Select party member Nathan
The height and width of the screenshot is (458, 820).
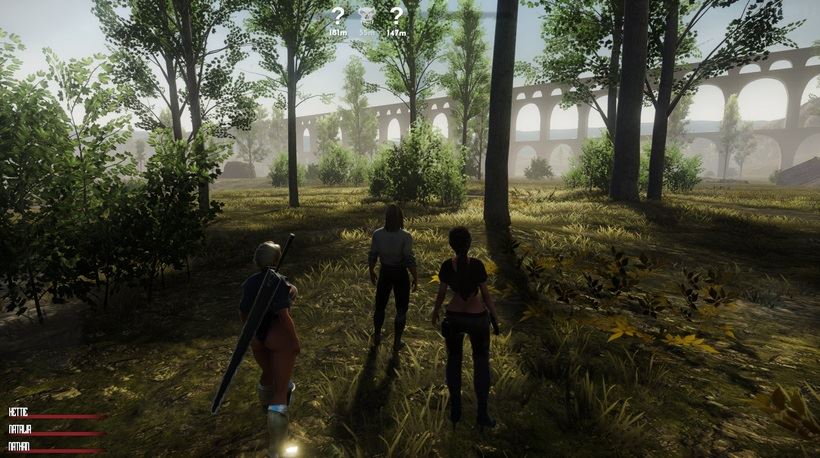(19, 446)
